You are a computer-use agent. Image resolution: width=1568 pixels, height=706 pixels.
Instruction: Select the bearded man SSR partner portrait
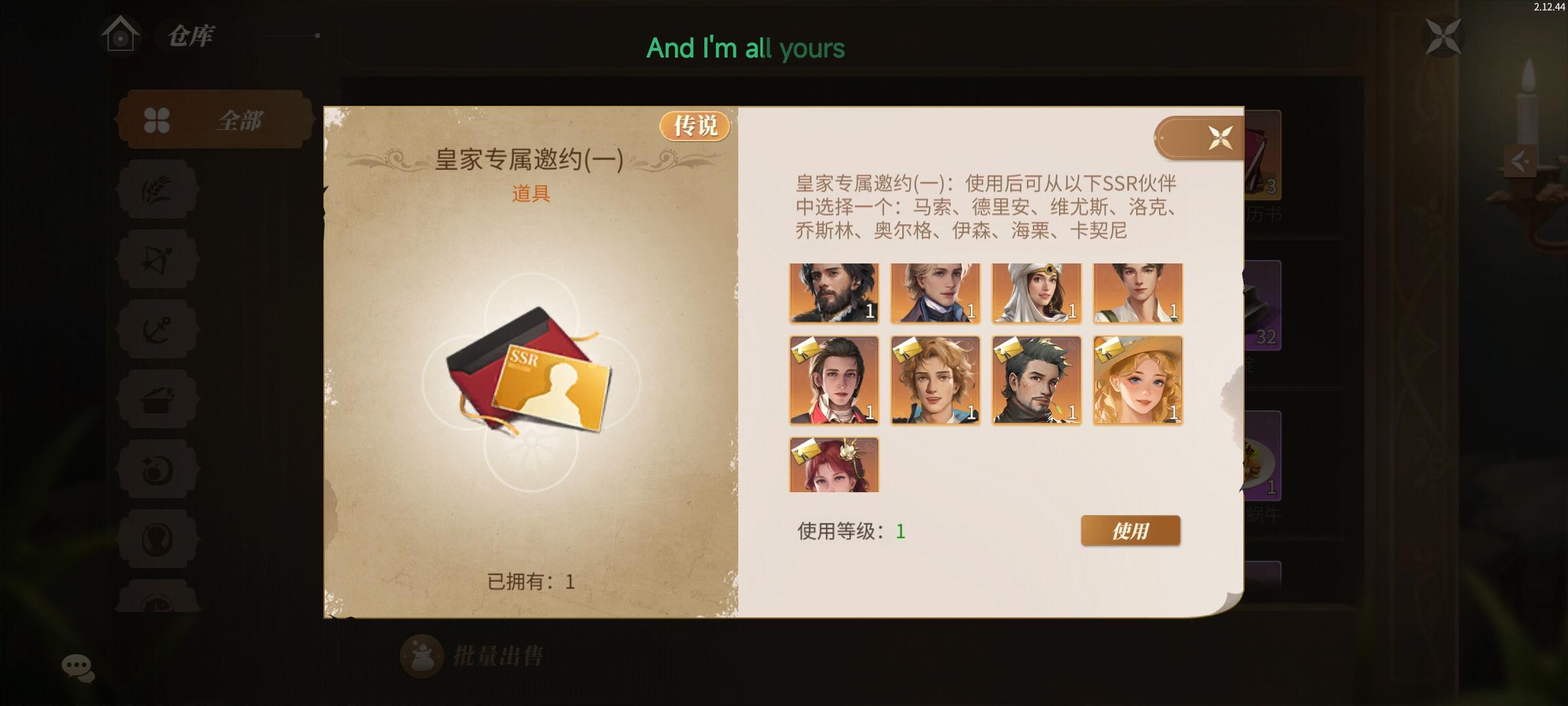tap(835, 294)
